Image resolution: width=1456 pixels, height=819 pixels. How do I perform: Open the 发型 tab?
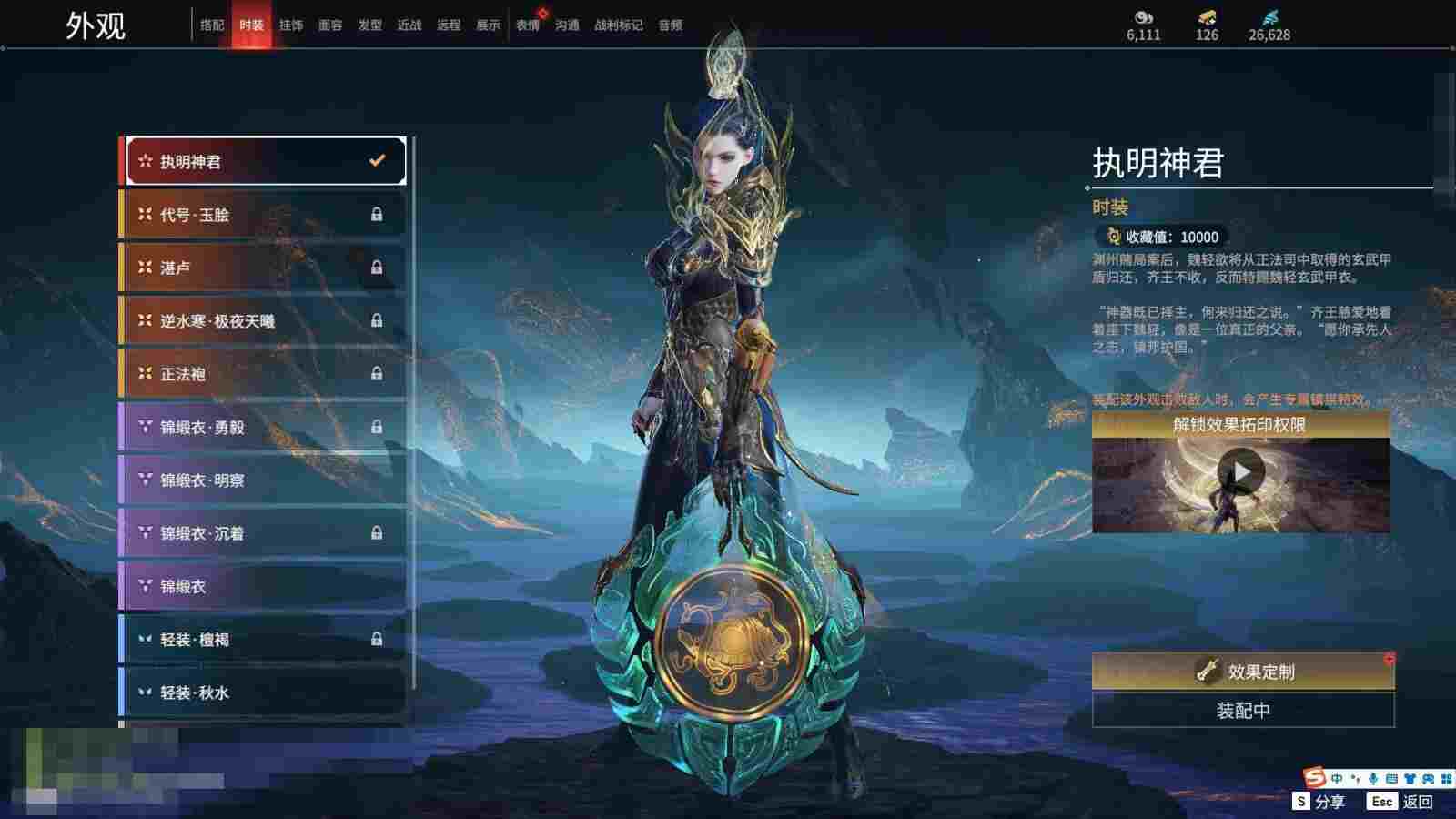(x=370, y=25)
